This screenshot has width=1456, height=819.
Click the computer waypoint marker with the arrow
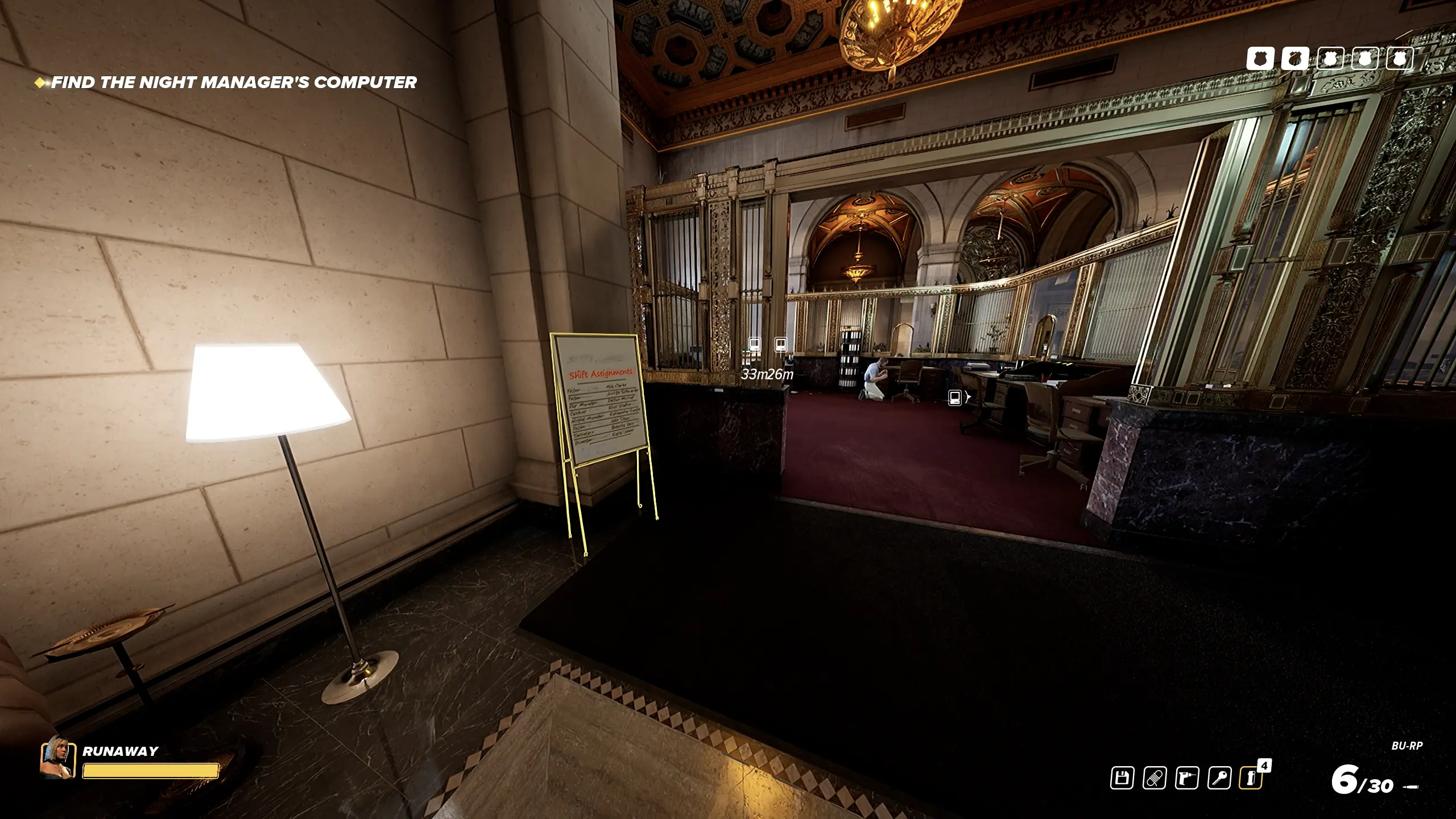coord(955,398)
